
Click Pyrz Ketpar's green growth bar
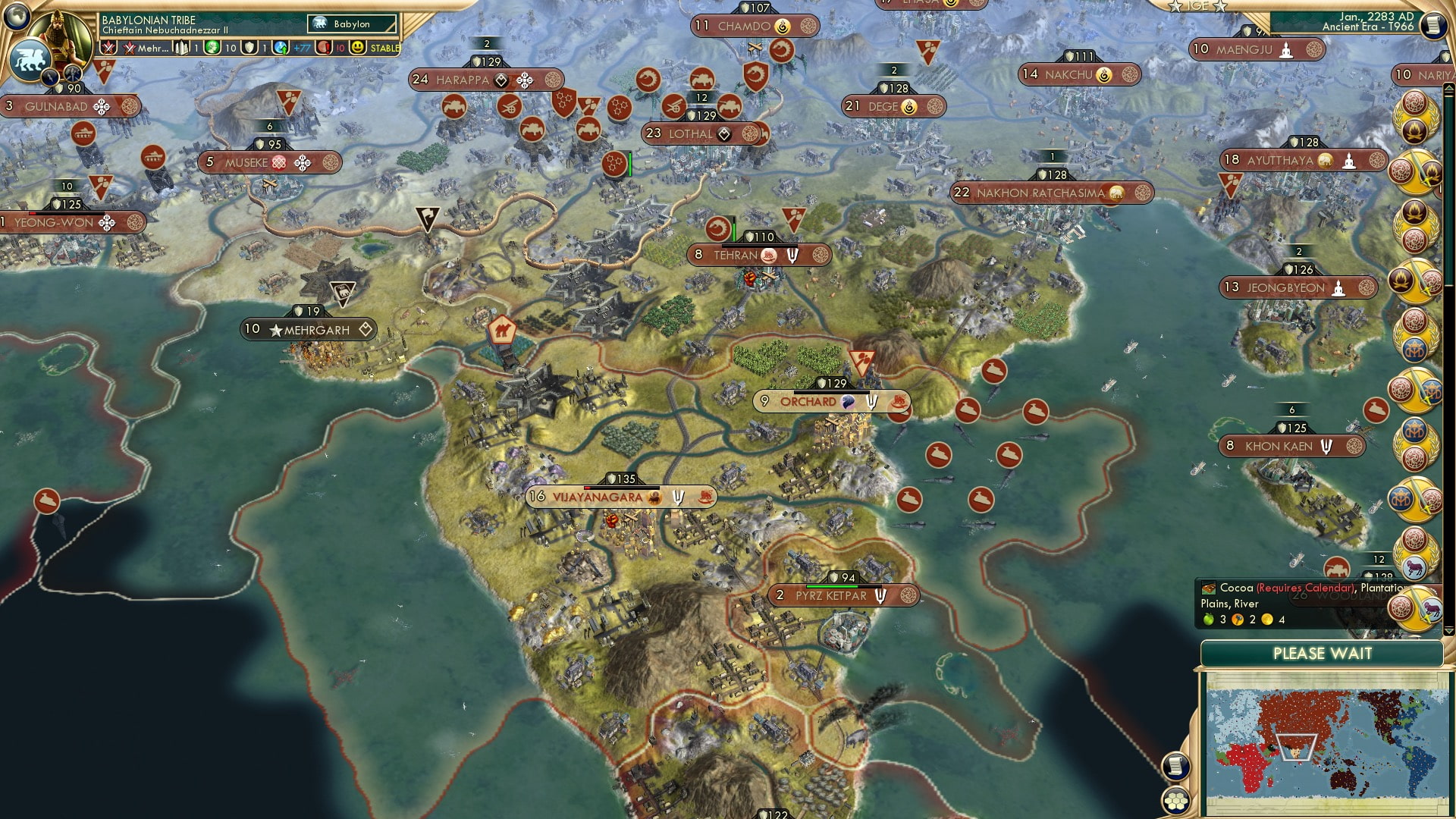(x=831, y=585)
